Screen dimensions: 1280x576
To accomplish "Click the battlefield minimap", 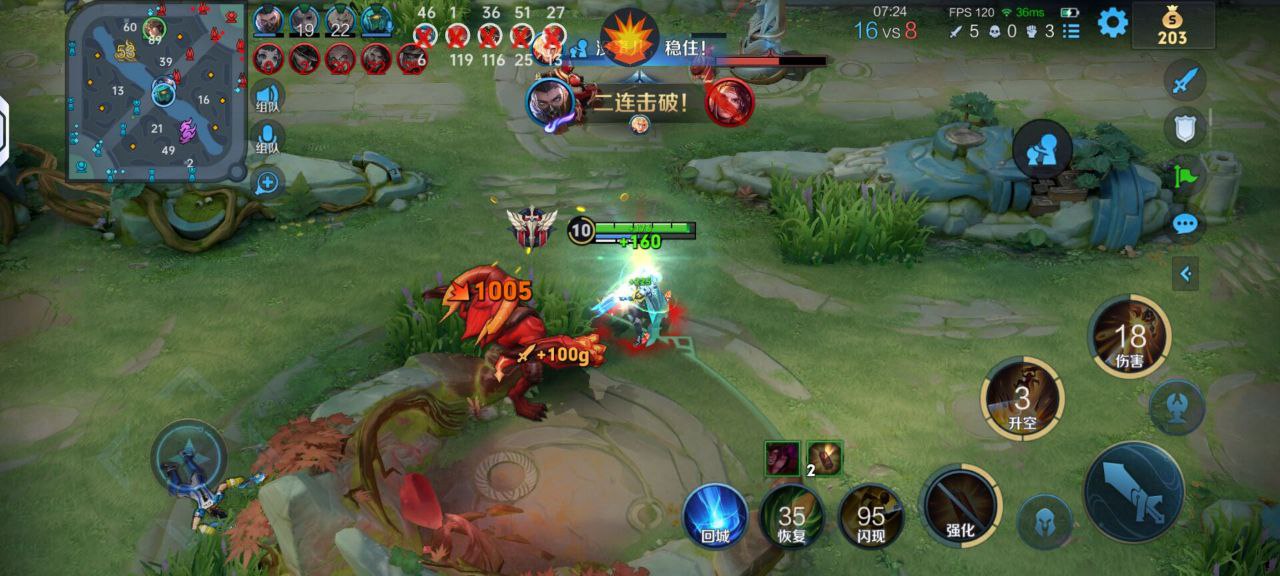I will pos(155,92).
